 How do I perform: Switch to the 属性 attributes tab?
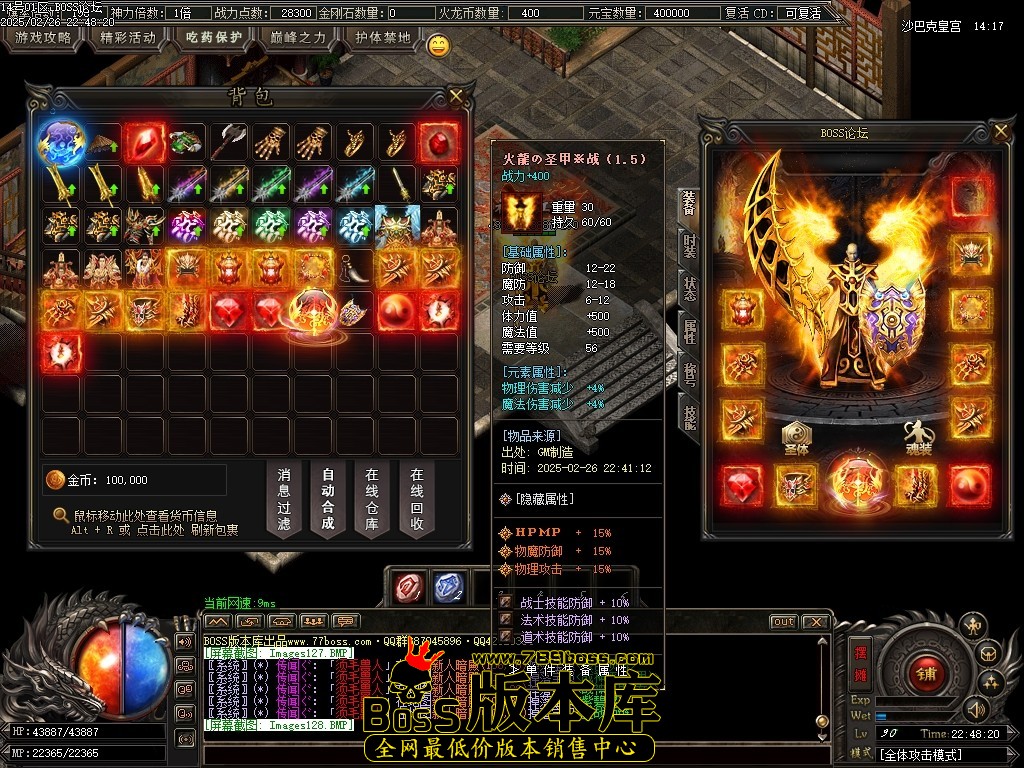tap(689, 329)
